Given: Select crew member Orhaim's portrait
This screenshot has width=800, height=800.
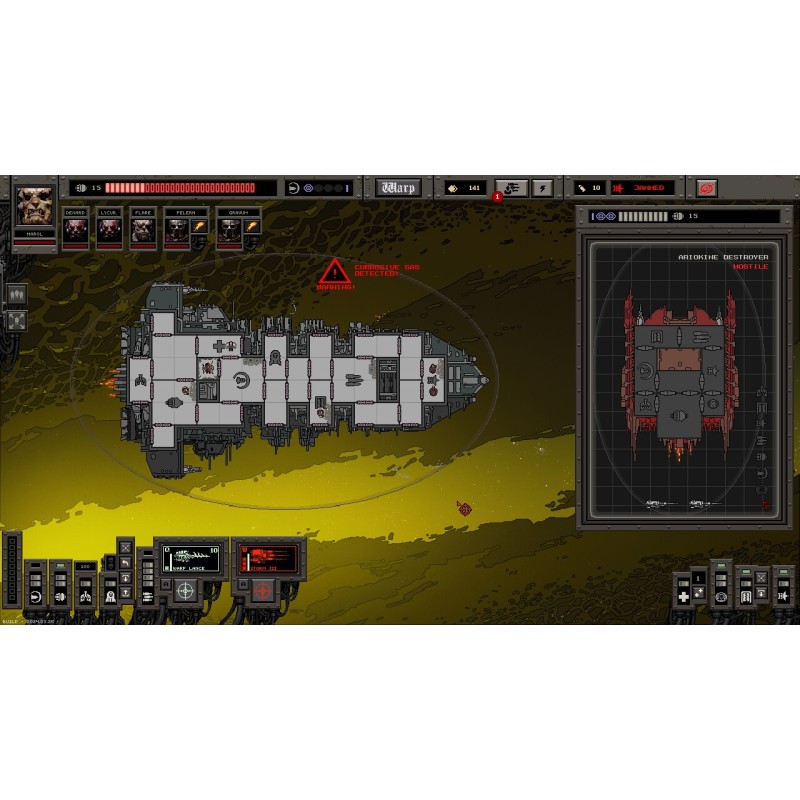Looking at the screenshot, I should tap(230, 229).
